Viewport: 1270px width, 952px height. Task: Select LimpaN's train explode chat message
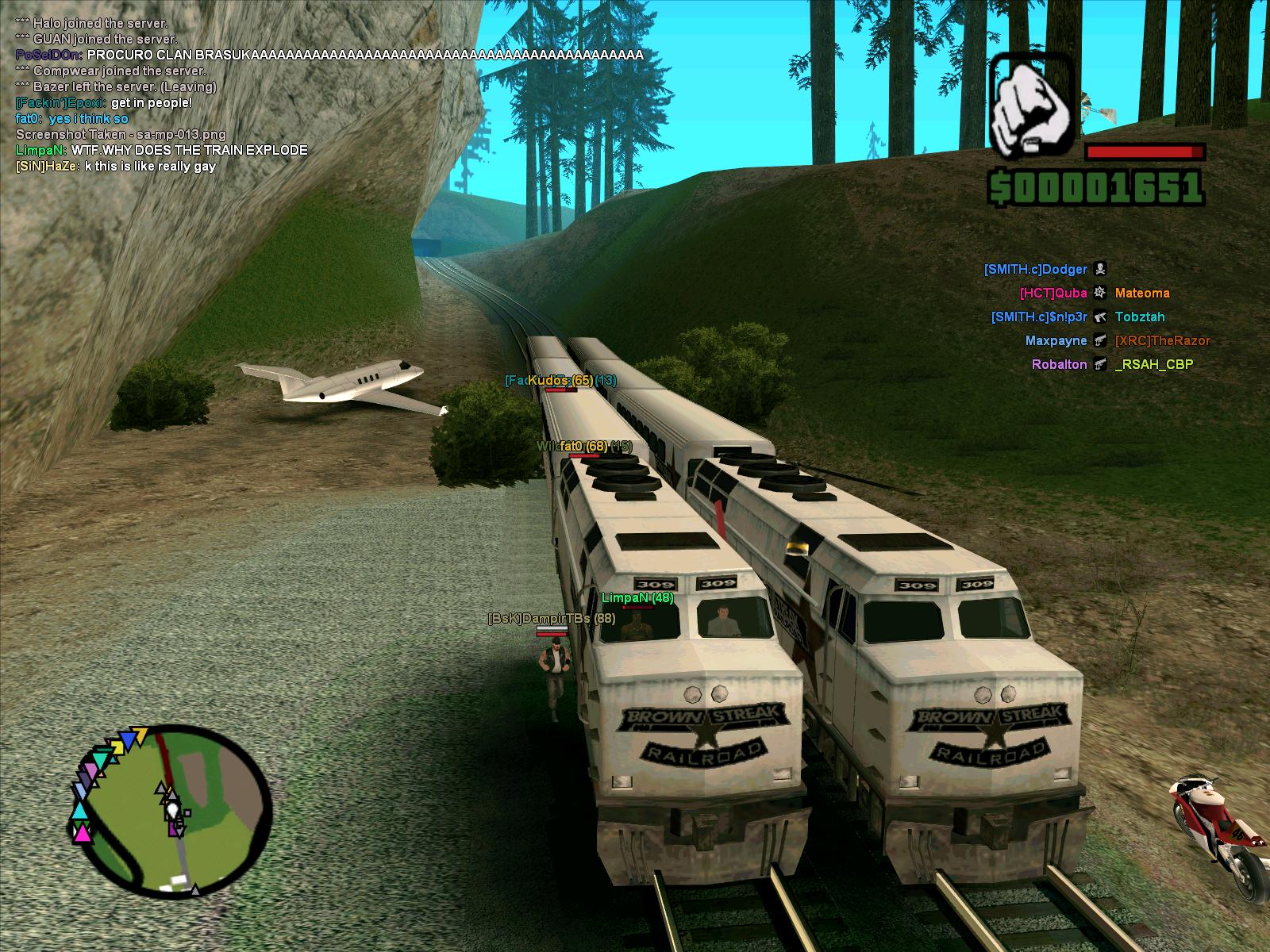pyautogui.click(x=161, y=151)
